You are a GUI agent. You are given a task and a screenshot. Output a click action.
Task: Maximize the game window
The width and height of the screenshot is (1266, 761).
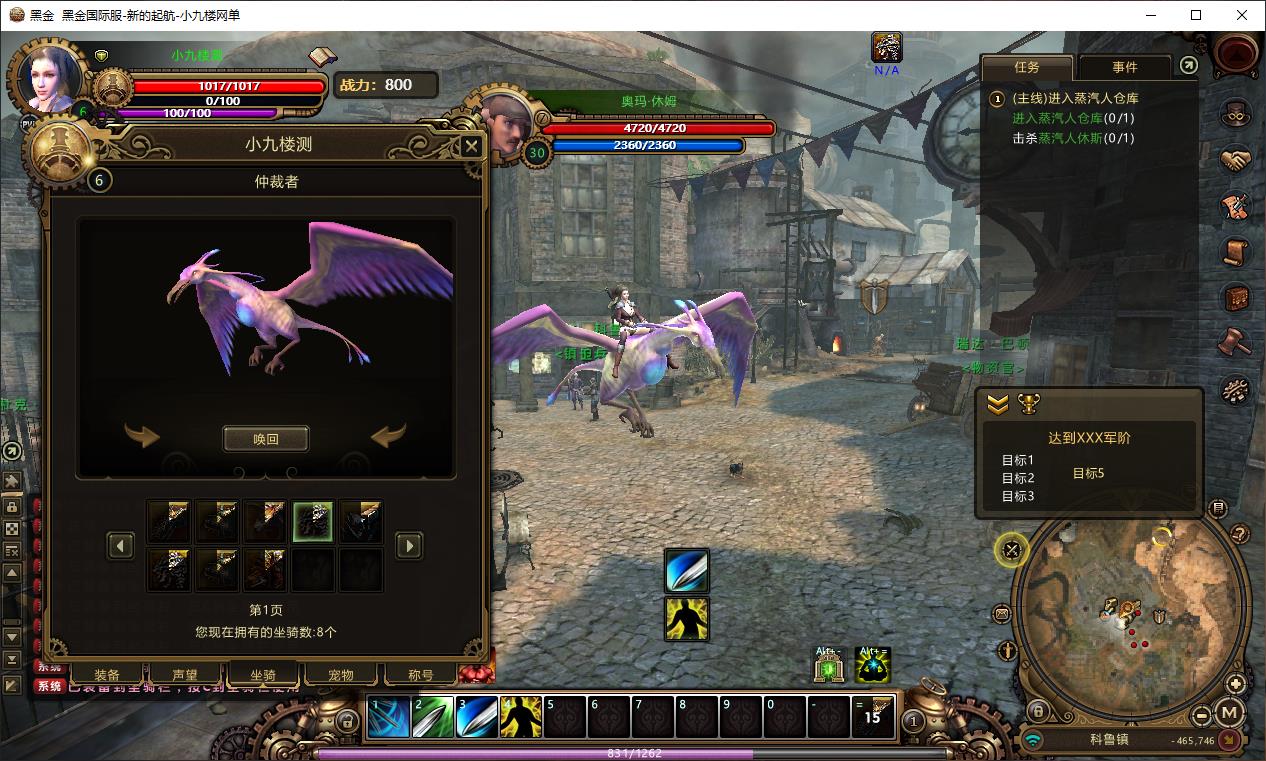coord(1196,15)
